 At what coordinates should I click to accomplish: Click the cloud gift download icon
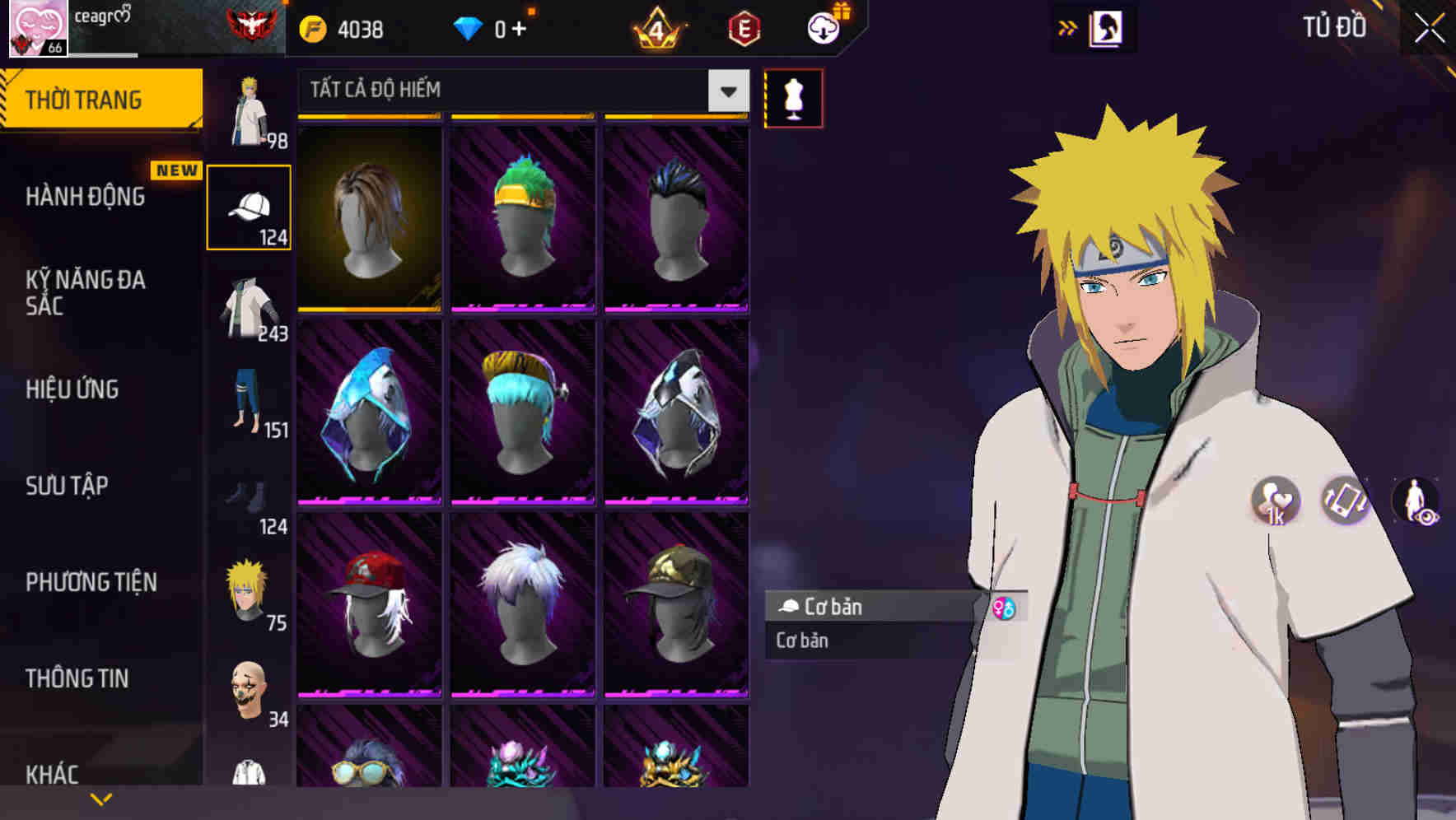pos(824,27)
